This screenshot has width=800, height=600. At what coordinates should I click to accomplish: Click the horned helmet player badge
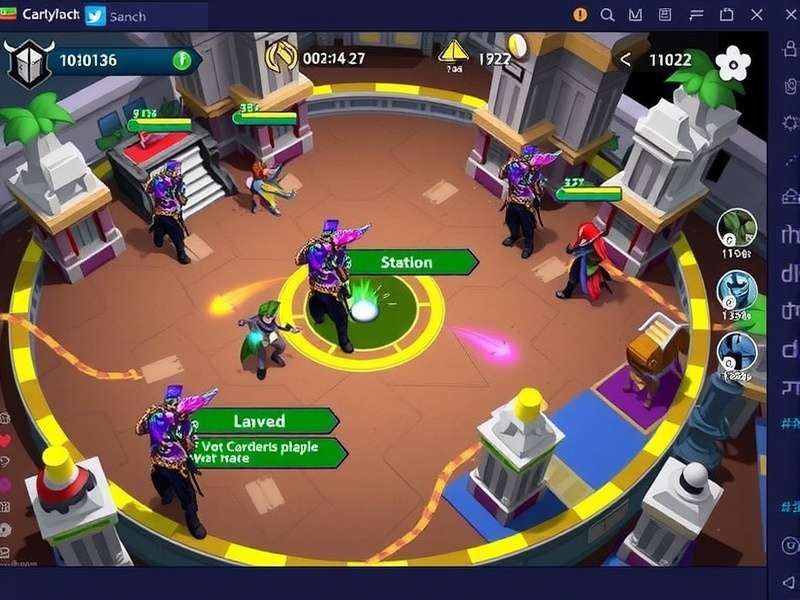pyautogui.click(x=27, y=63)
